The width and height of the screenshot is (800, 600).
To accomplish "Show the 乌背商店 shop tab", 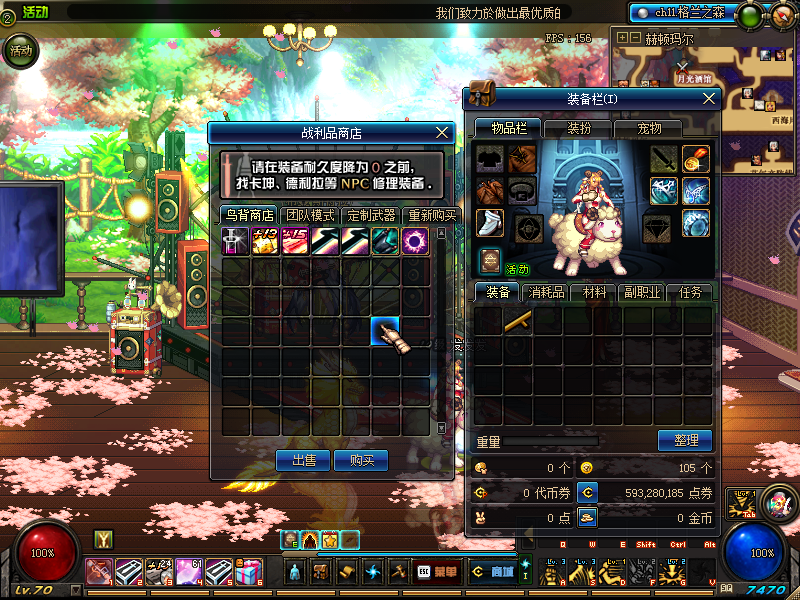I will 249,215.
